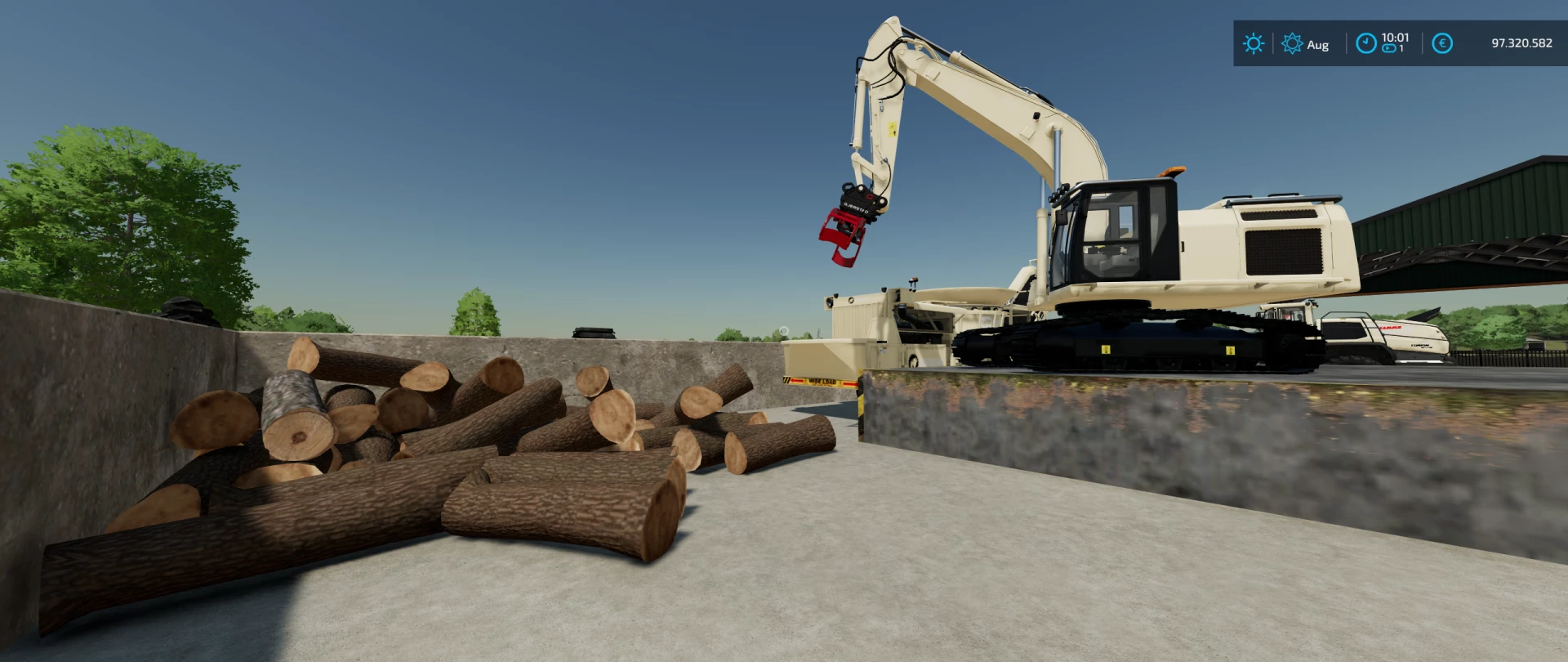1568x662 pixels.
Task: Click the WIDE LOAD banner on the trailer
Action: 822,382
